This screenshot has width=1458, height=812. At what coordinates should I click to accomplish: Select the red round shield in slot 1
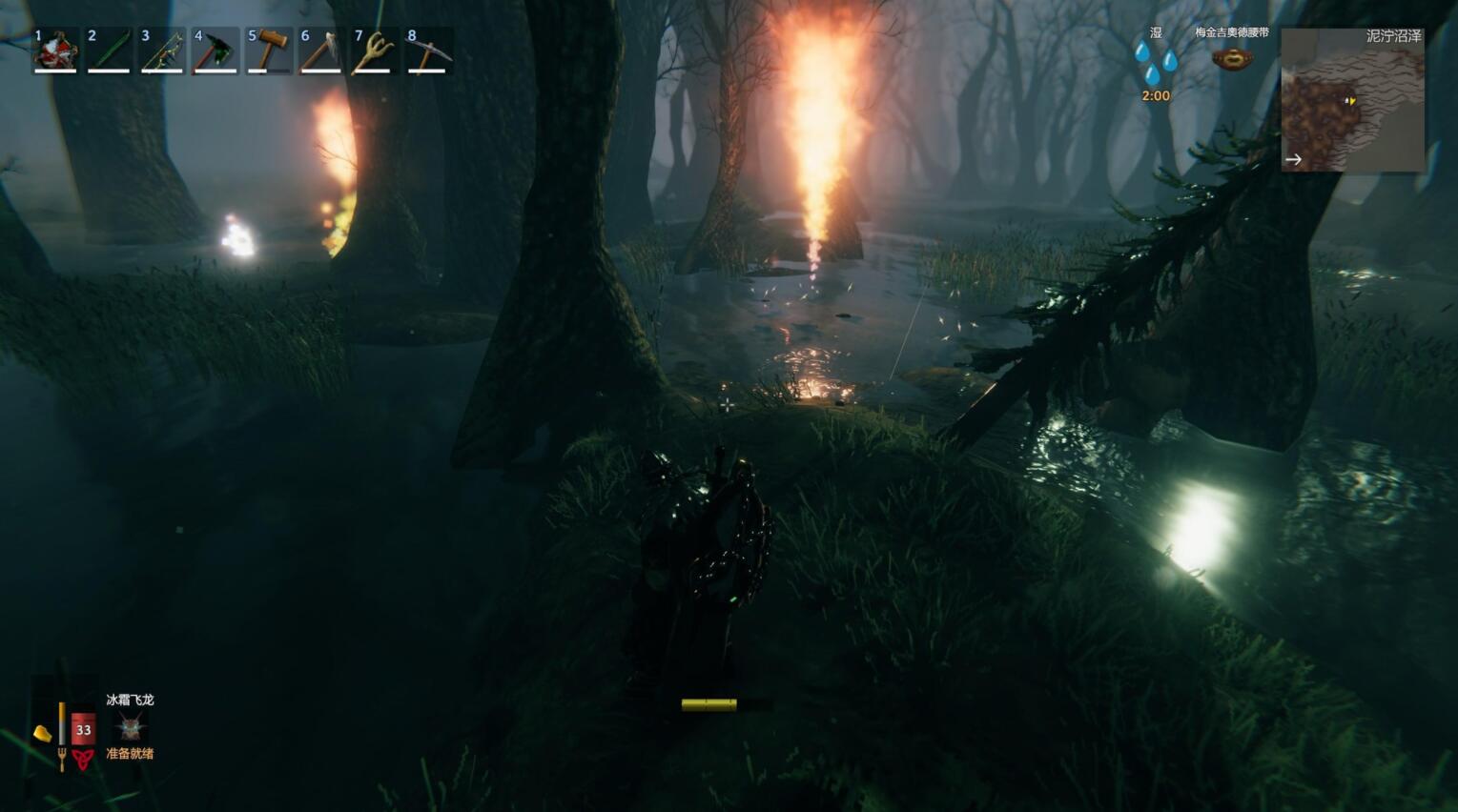pyautogui.click(x=55, y=51)
